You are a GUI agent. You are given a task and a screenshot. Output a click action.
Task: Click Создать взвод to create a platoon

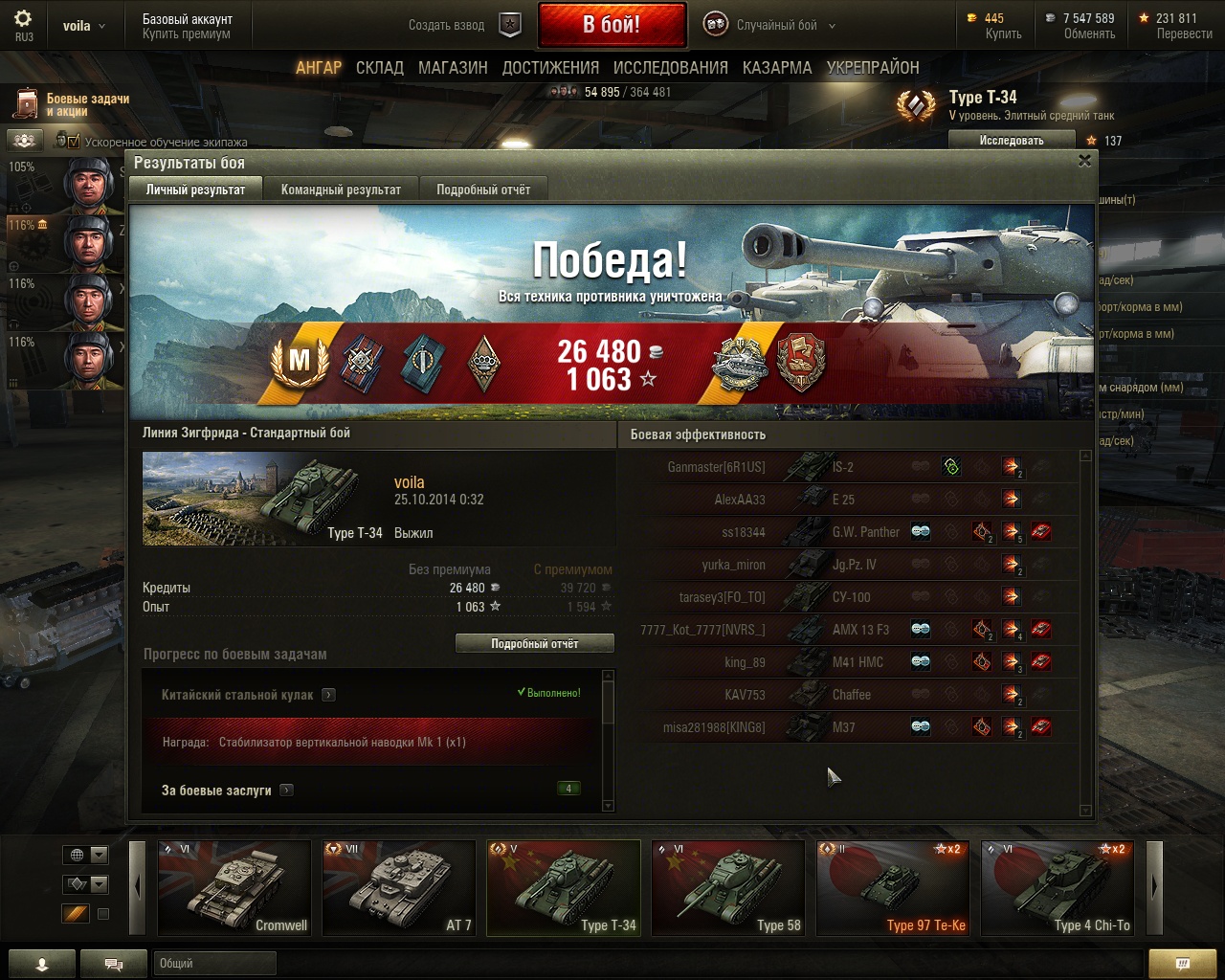tap(447, 26)
